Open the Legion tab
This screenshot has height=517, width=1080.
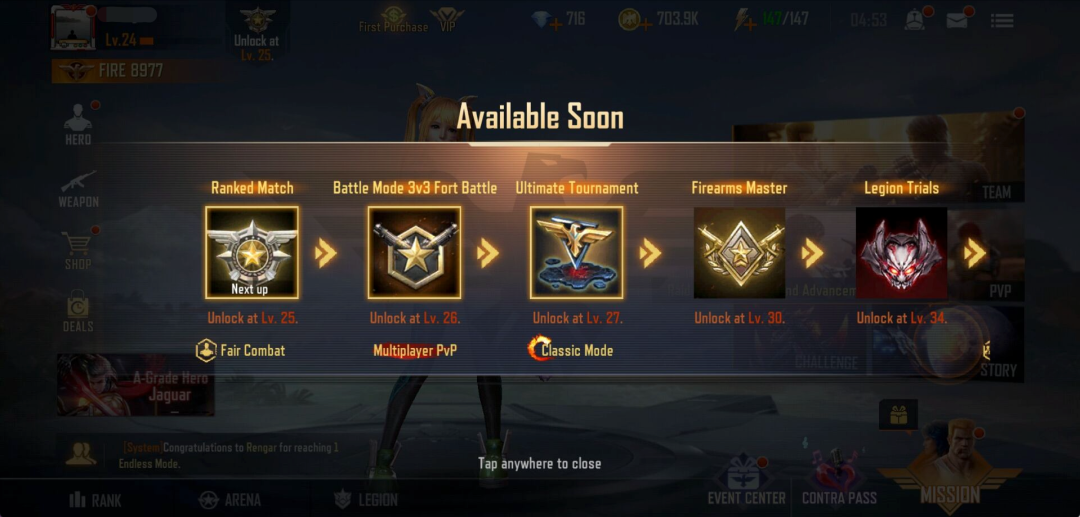click(x=365, y=499)
